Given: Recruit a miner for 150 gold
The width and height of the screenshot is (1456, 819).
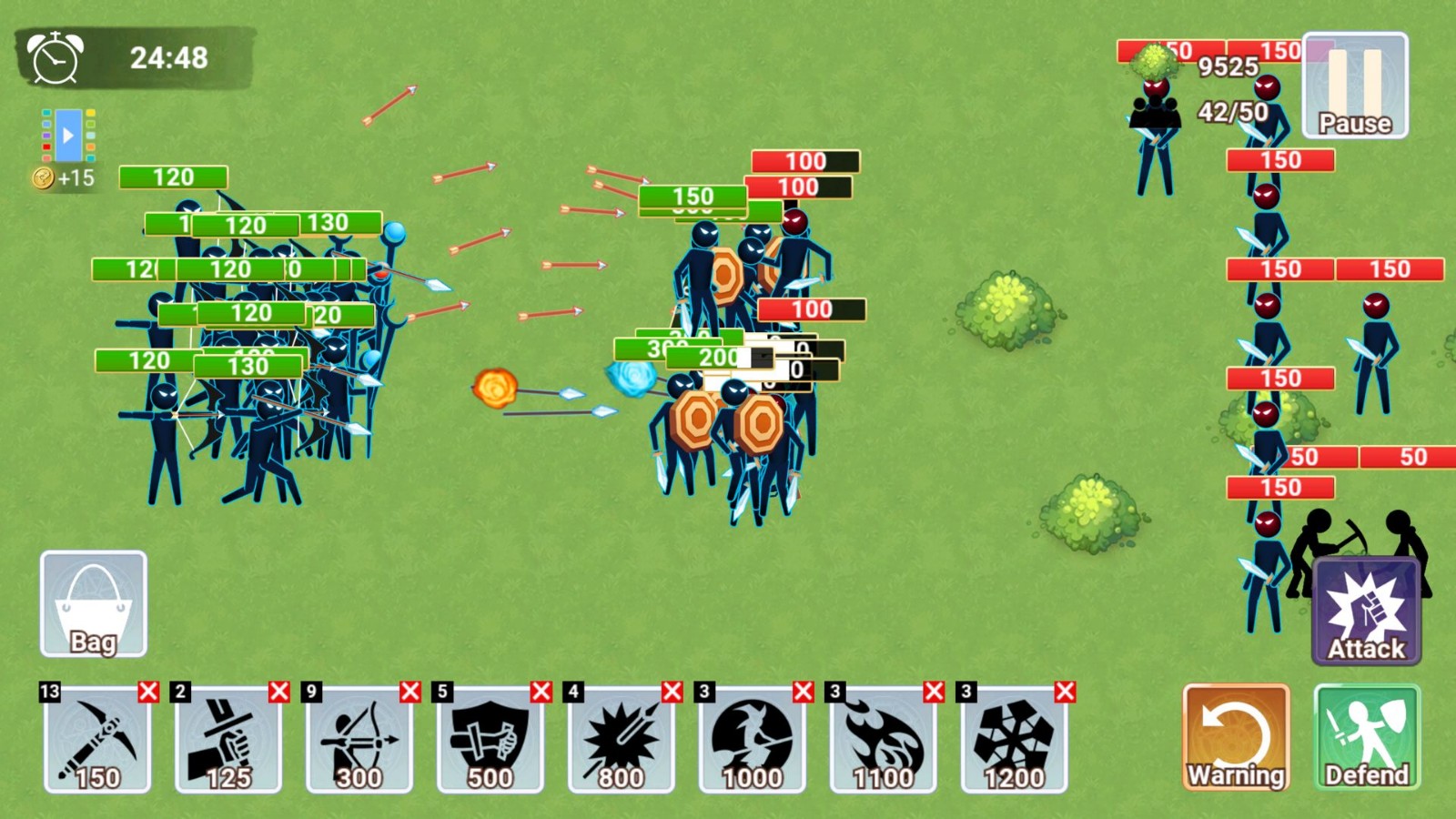Looking at the screenshot, I should pyautogui.click(x=97, y=741).
